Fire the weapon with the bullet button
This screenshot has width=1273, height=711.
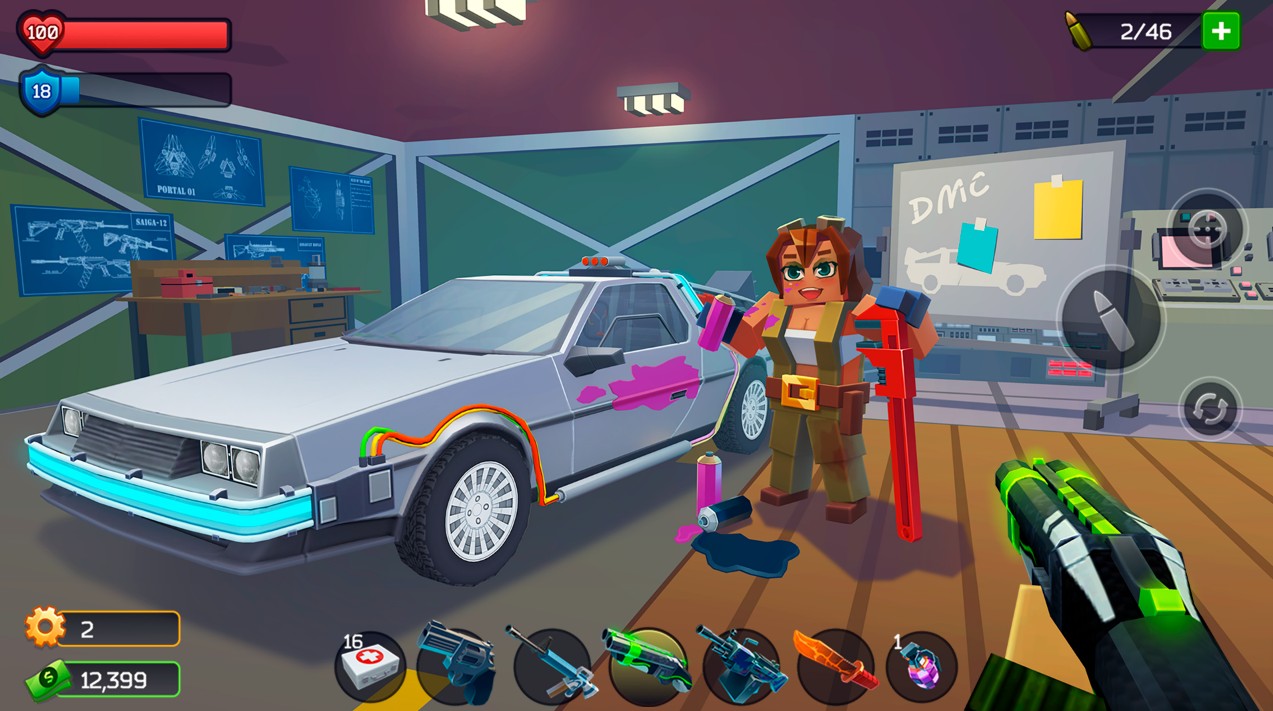tap(1111, 320)
